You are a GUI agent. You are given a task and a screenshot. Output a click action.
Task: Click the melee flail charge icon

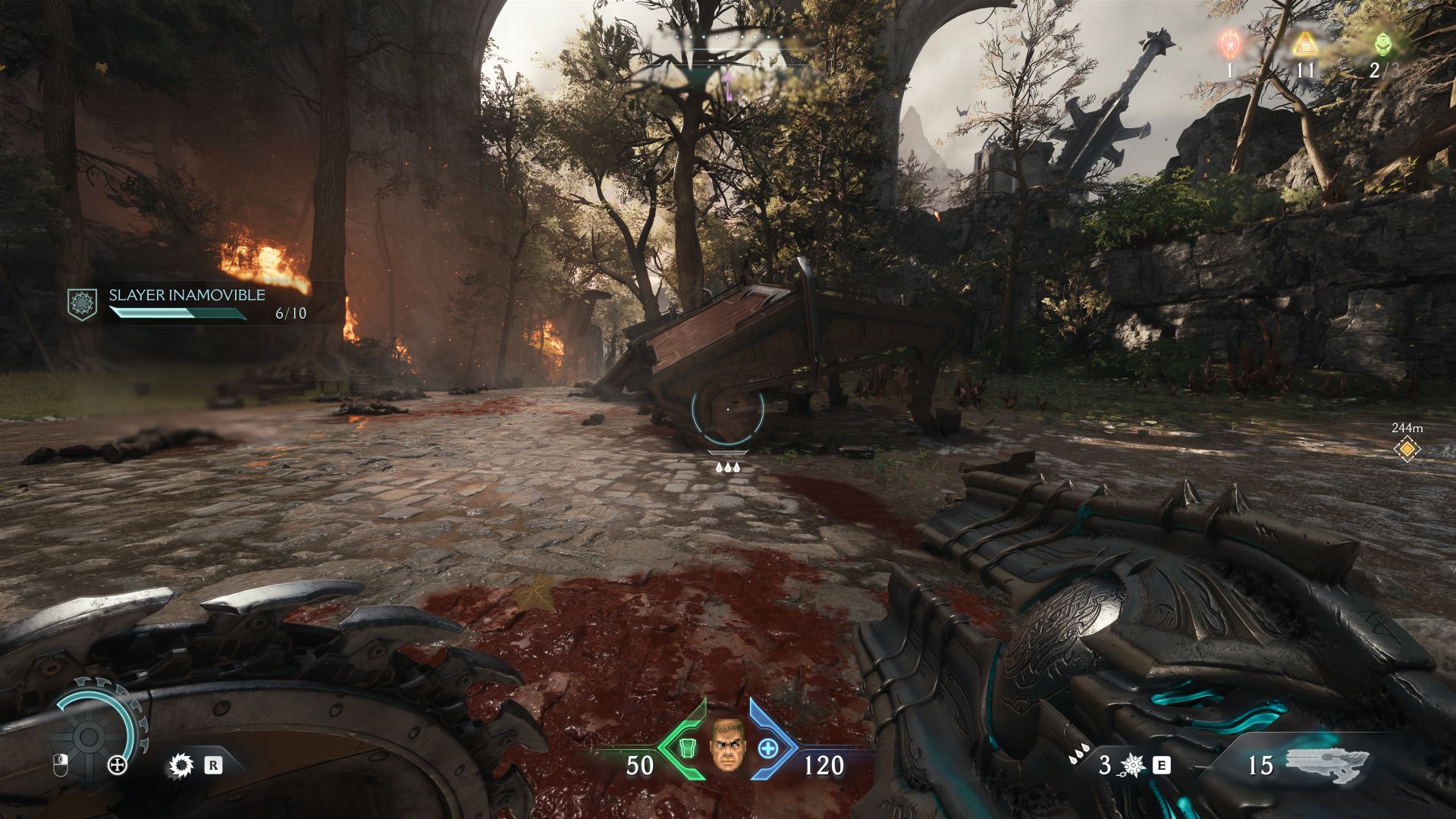pos(1131,765)
